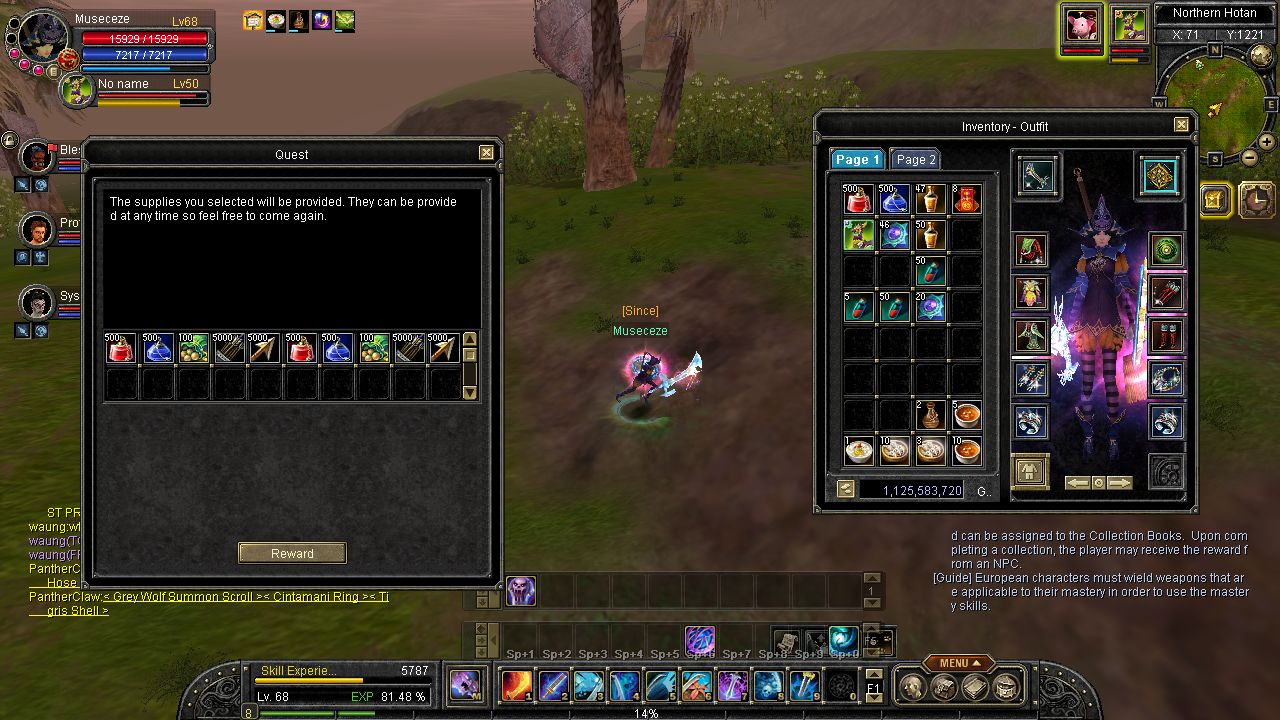
Task: Close the Inventory - Outfit window
Action: [x=1181, y=125]
